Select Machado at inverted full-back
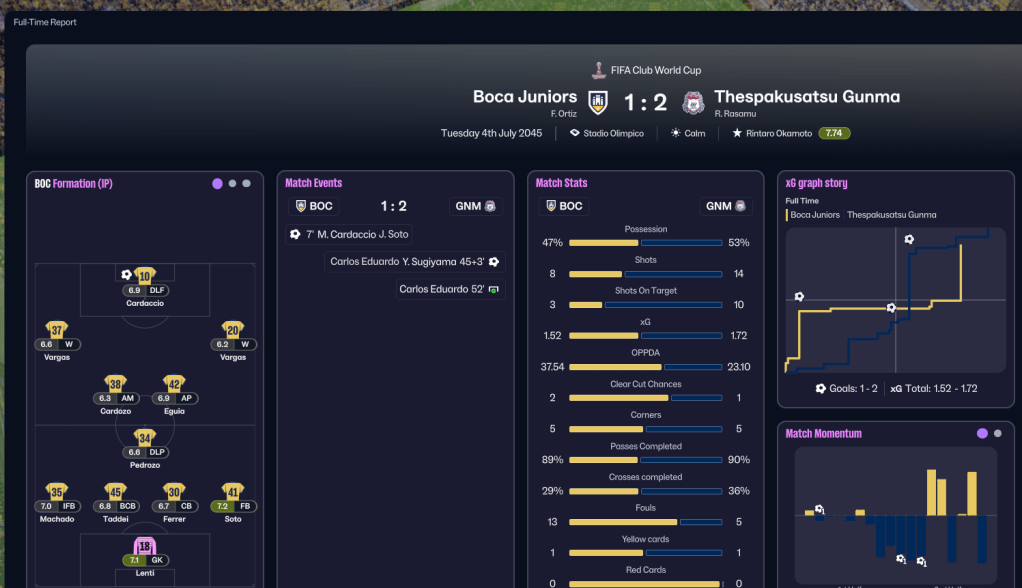 coord(57,492)
